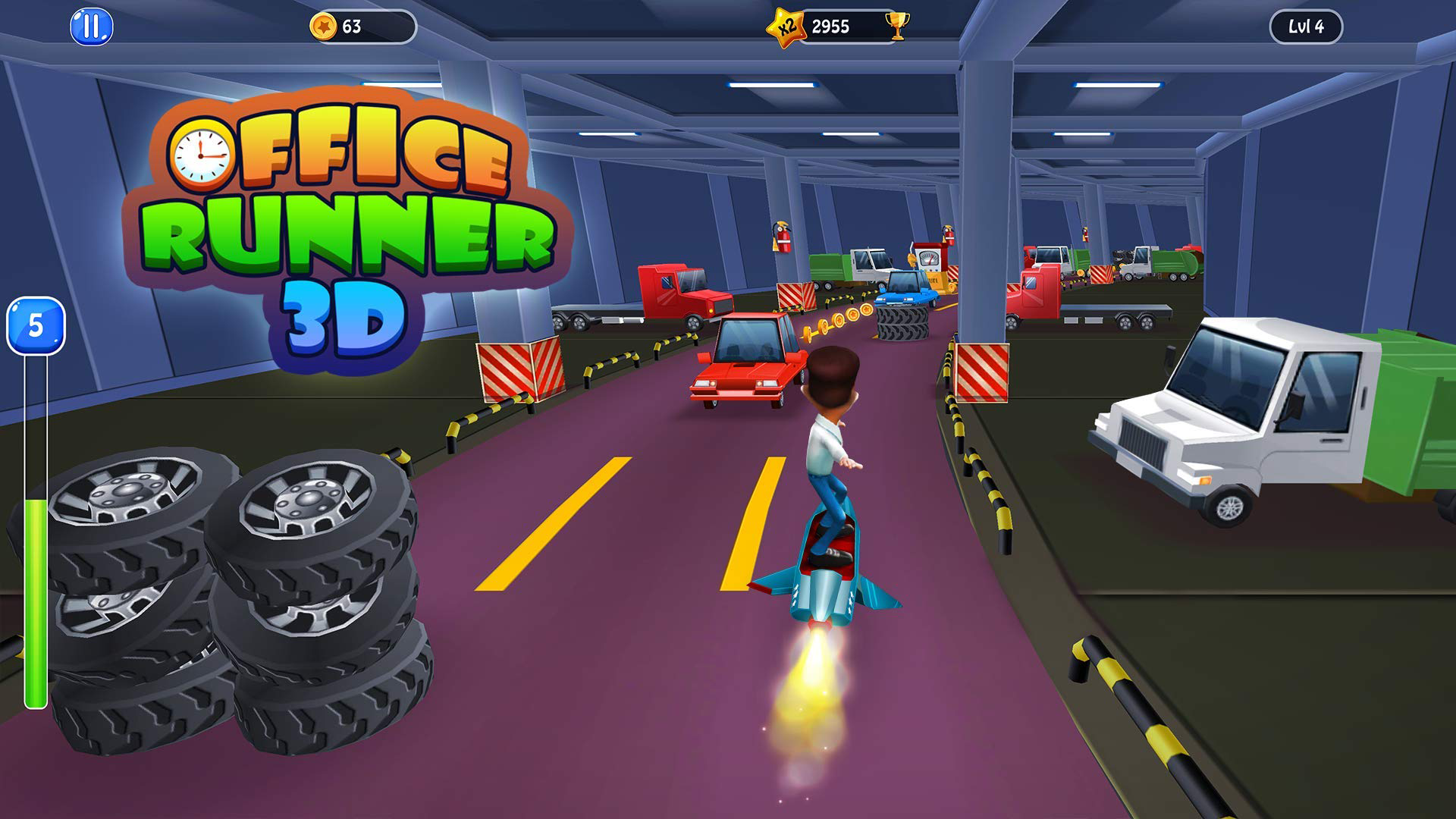Click the pause button

(90, 28)
